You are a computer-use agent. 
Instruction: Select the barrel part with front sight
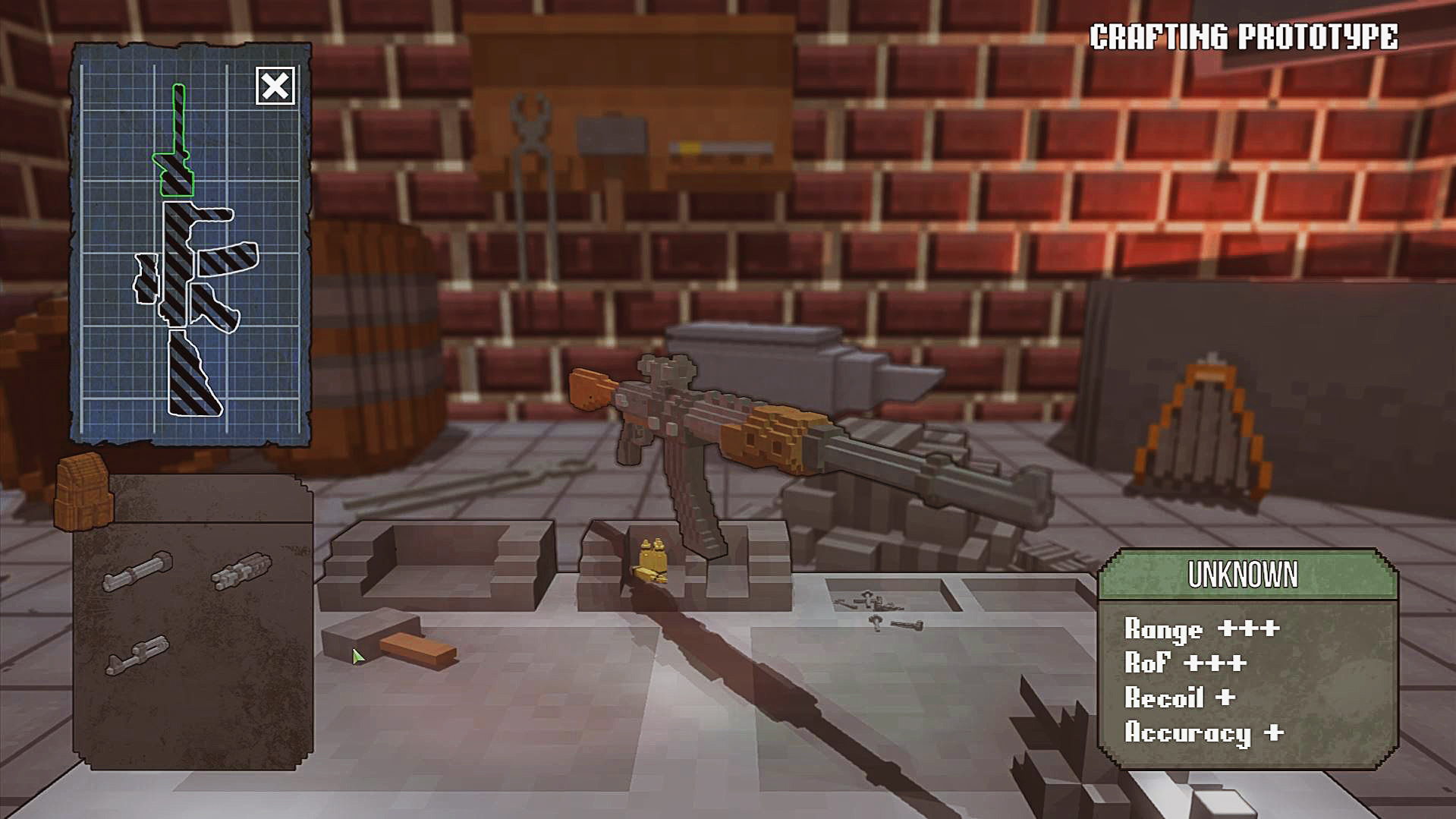pos(137,657)
